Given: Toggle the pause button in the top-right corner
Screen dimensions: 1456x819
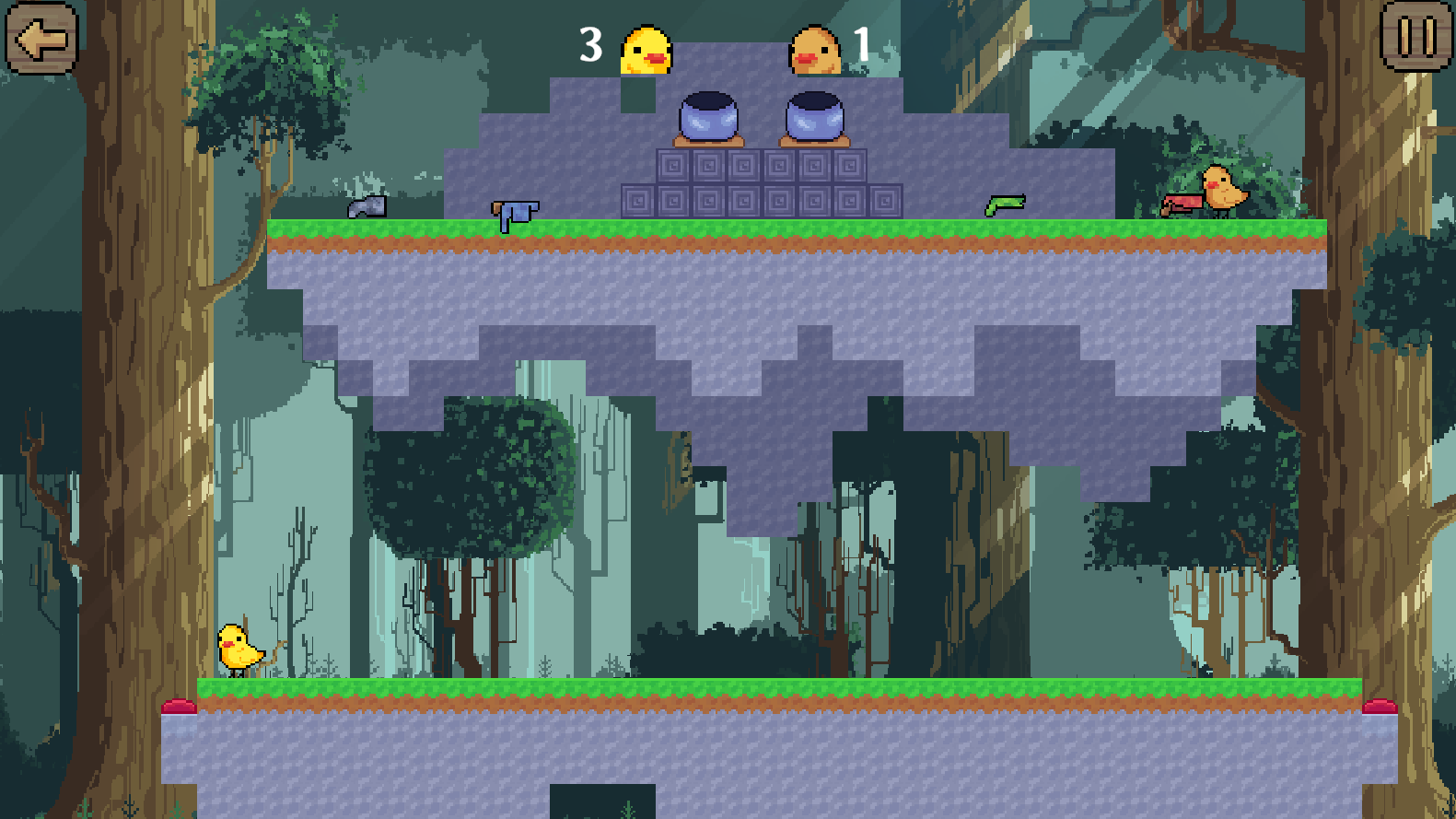Looking at the screenshot, I should click(1417, 39).
